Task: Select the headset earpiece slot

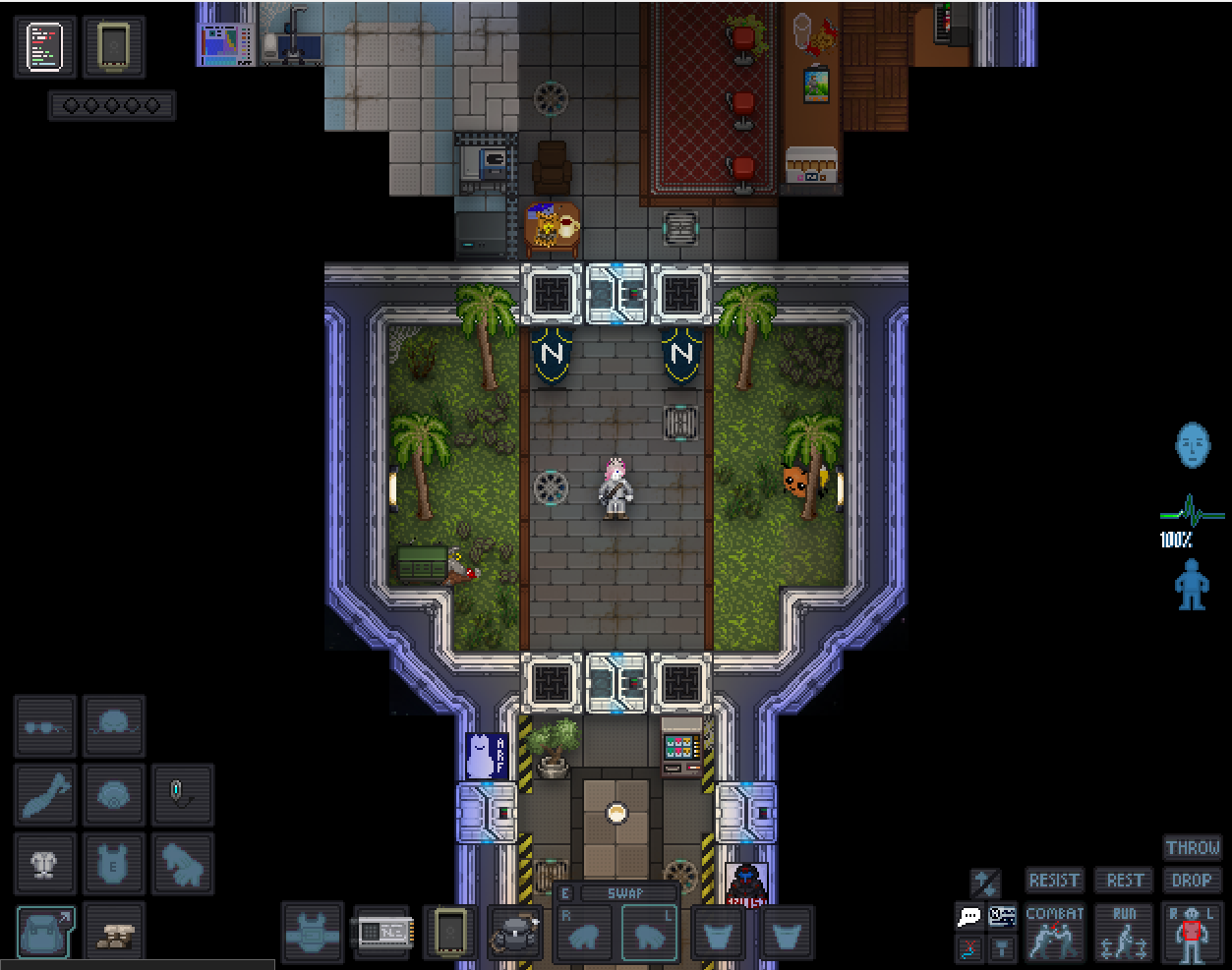Action: click(x=182, y=796)
